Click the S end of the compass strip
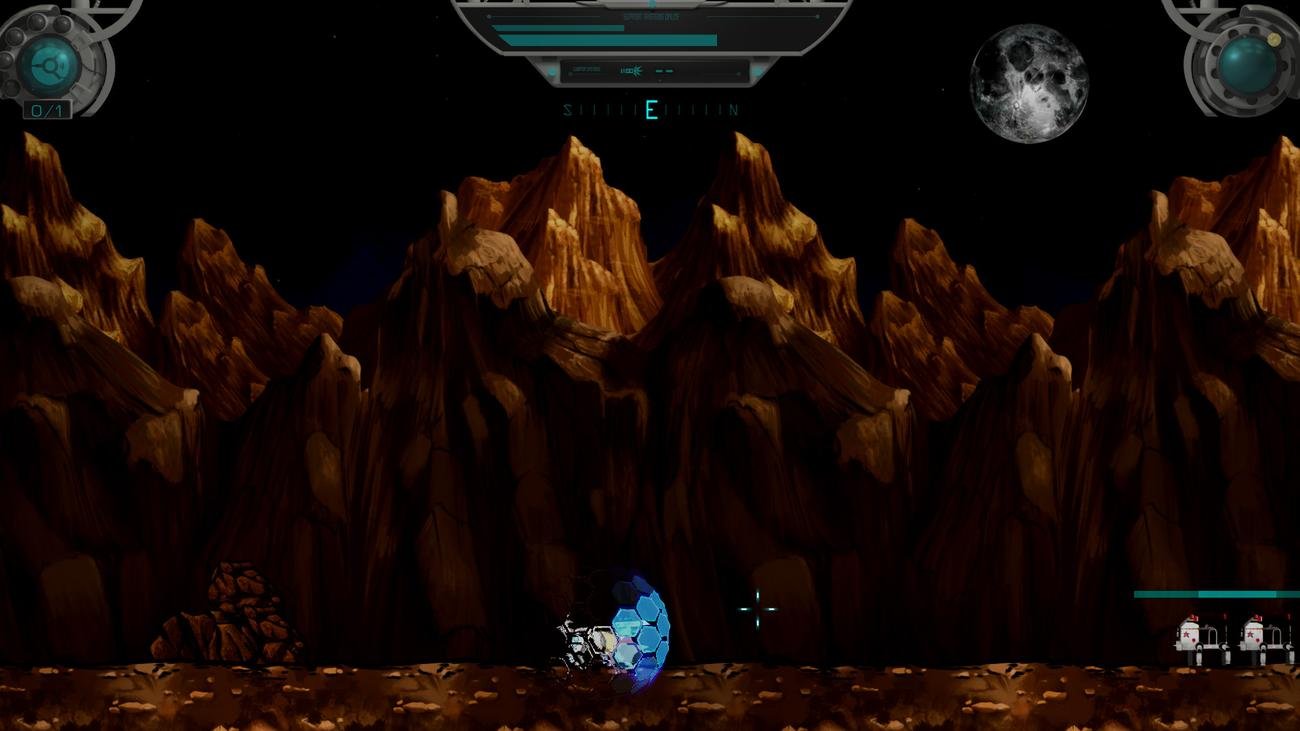The width and height of the screenshot is (1300, 731). point(567,108)
